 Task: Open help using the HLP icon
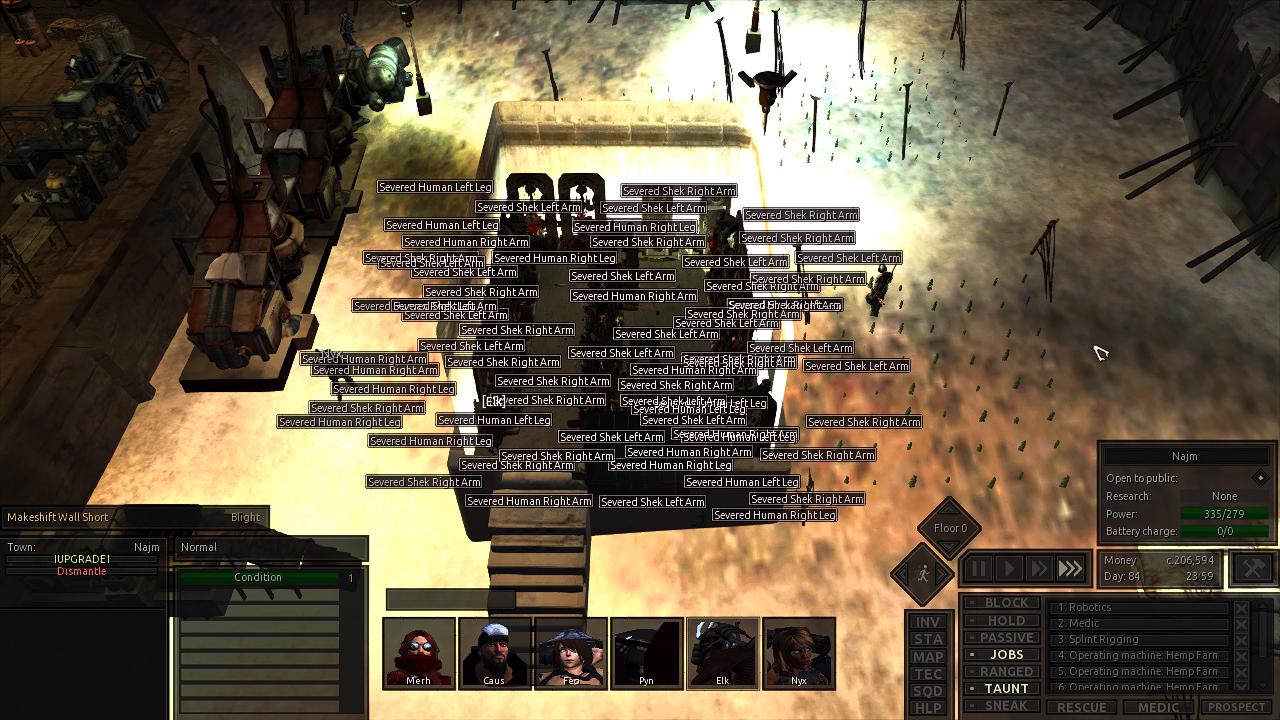coord(927,705)
